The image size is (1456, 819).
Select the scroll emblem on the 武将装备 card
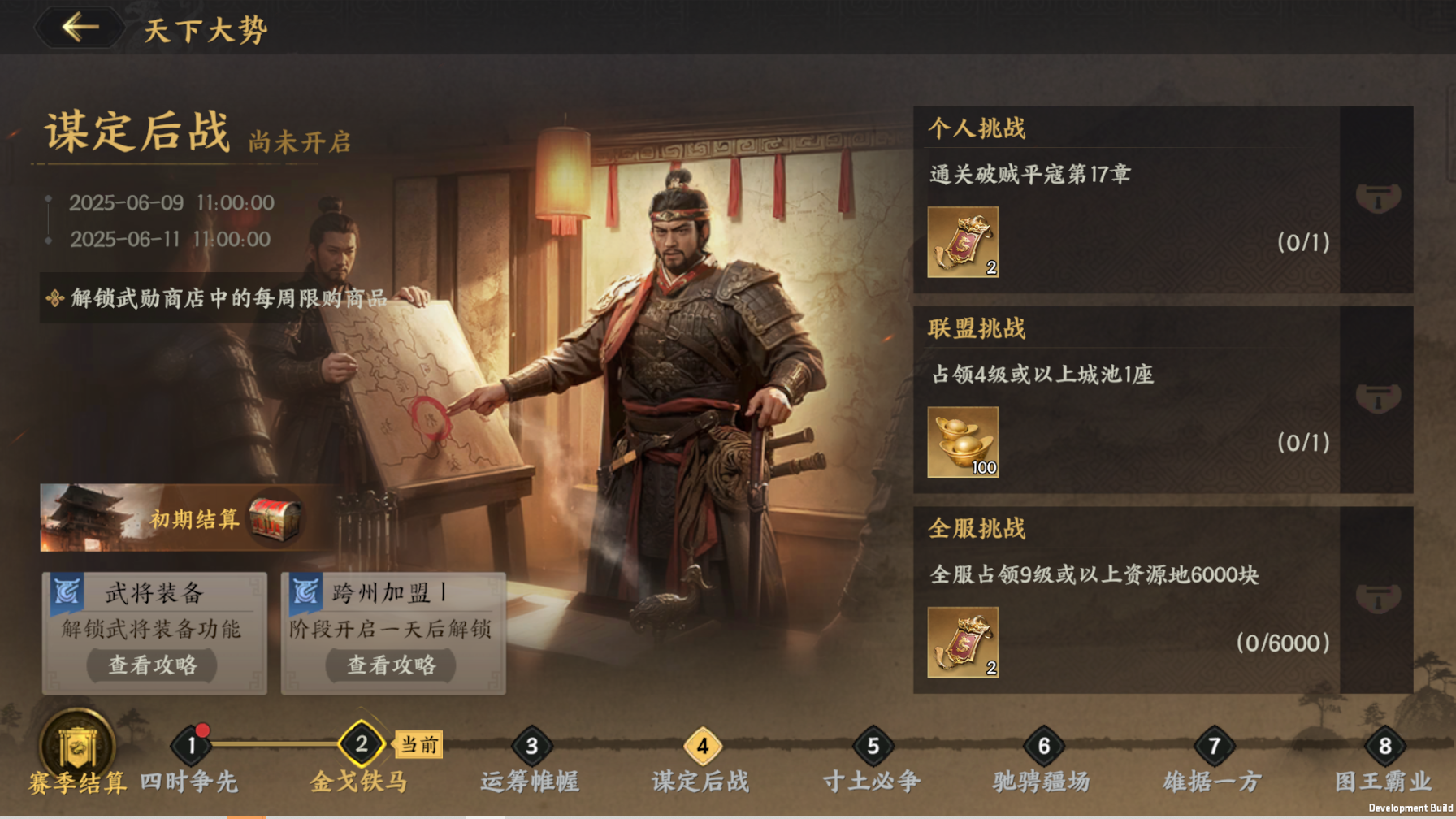(x=67, y=592)
